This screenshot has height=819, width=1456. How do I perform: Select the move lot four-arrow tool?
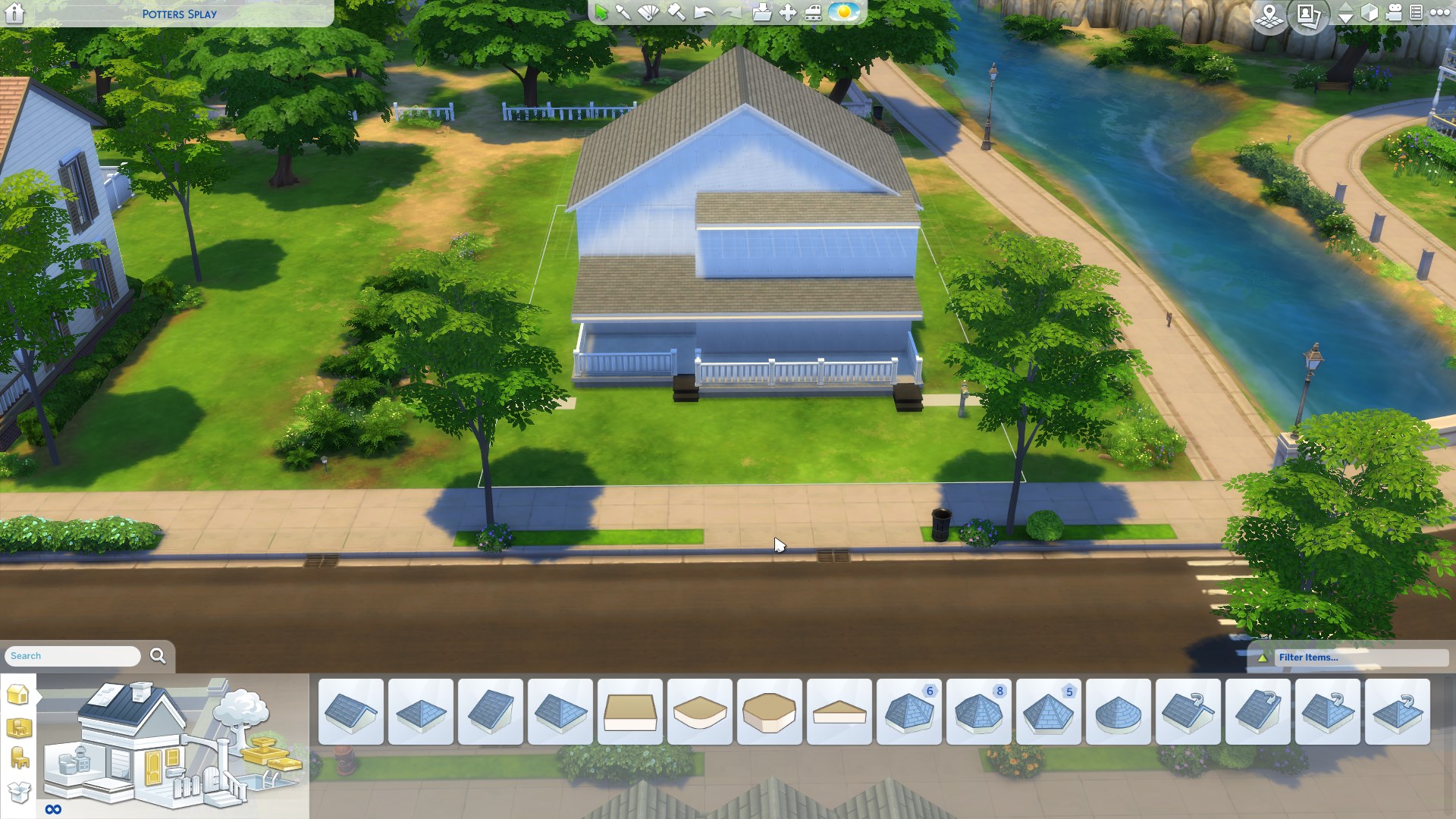pos(788,13)
